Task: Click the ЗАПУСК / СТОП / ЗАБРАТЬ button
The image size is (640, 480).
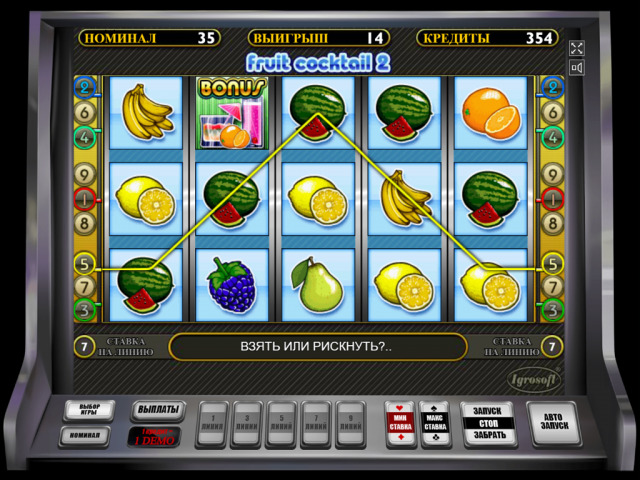Action: tap(489, 422)
